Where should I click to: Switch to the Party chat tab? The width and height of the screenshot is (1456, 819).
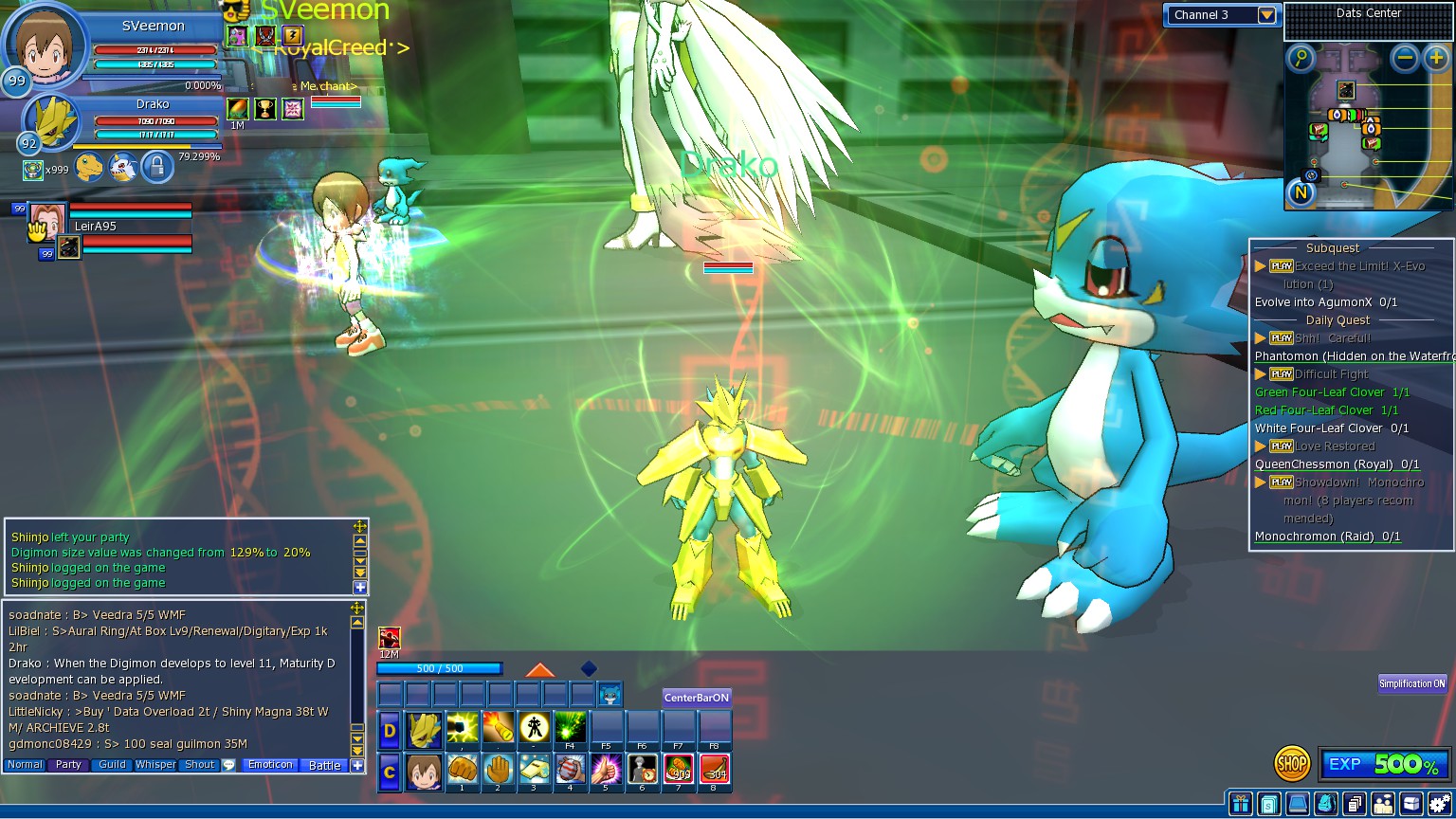click(67, 765)
